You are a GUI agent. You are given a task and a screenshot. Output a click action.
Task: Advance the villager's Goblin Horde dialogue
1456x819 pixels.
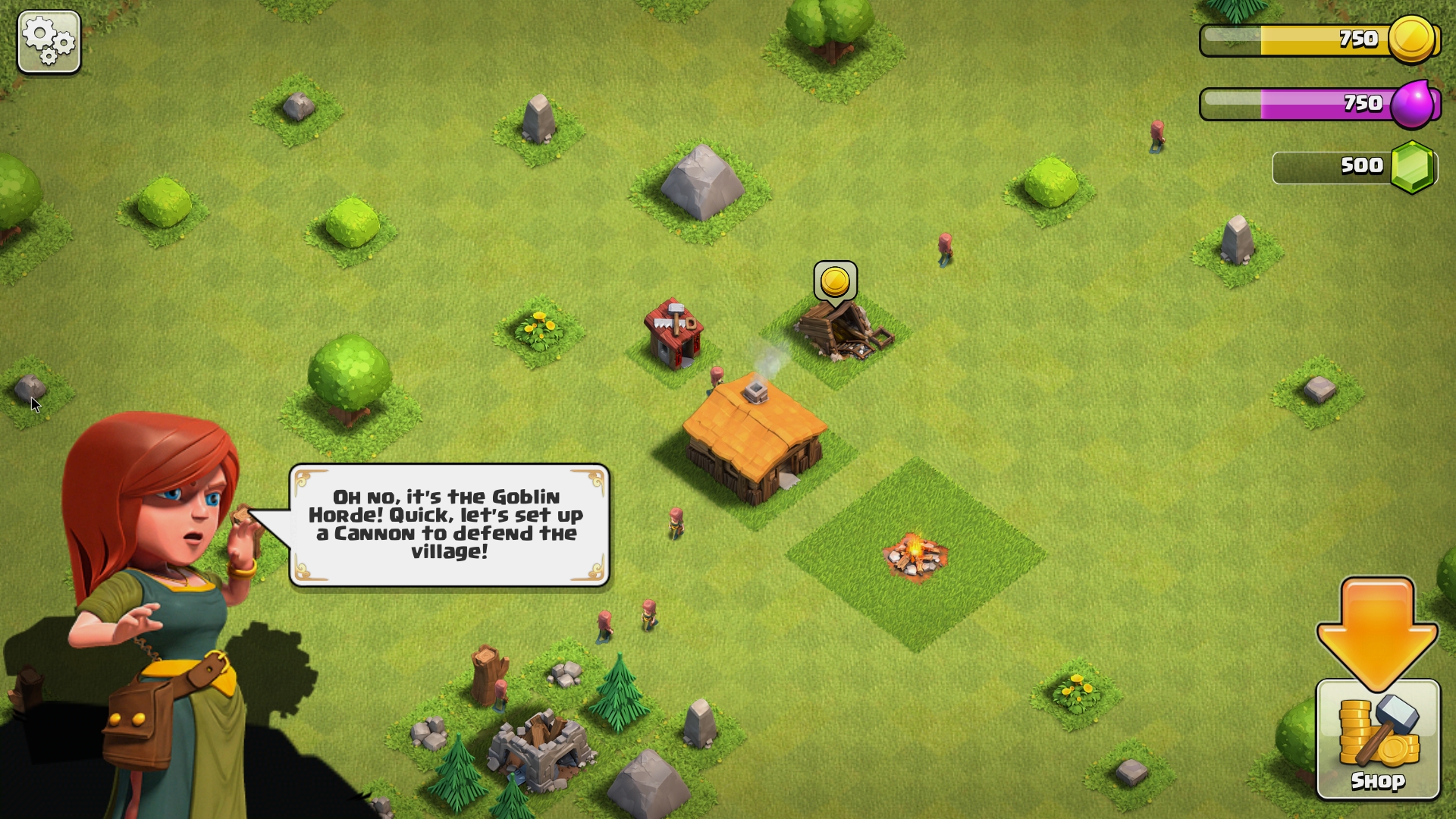449,525
